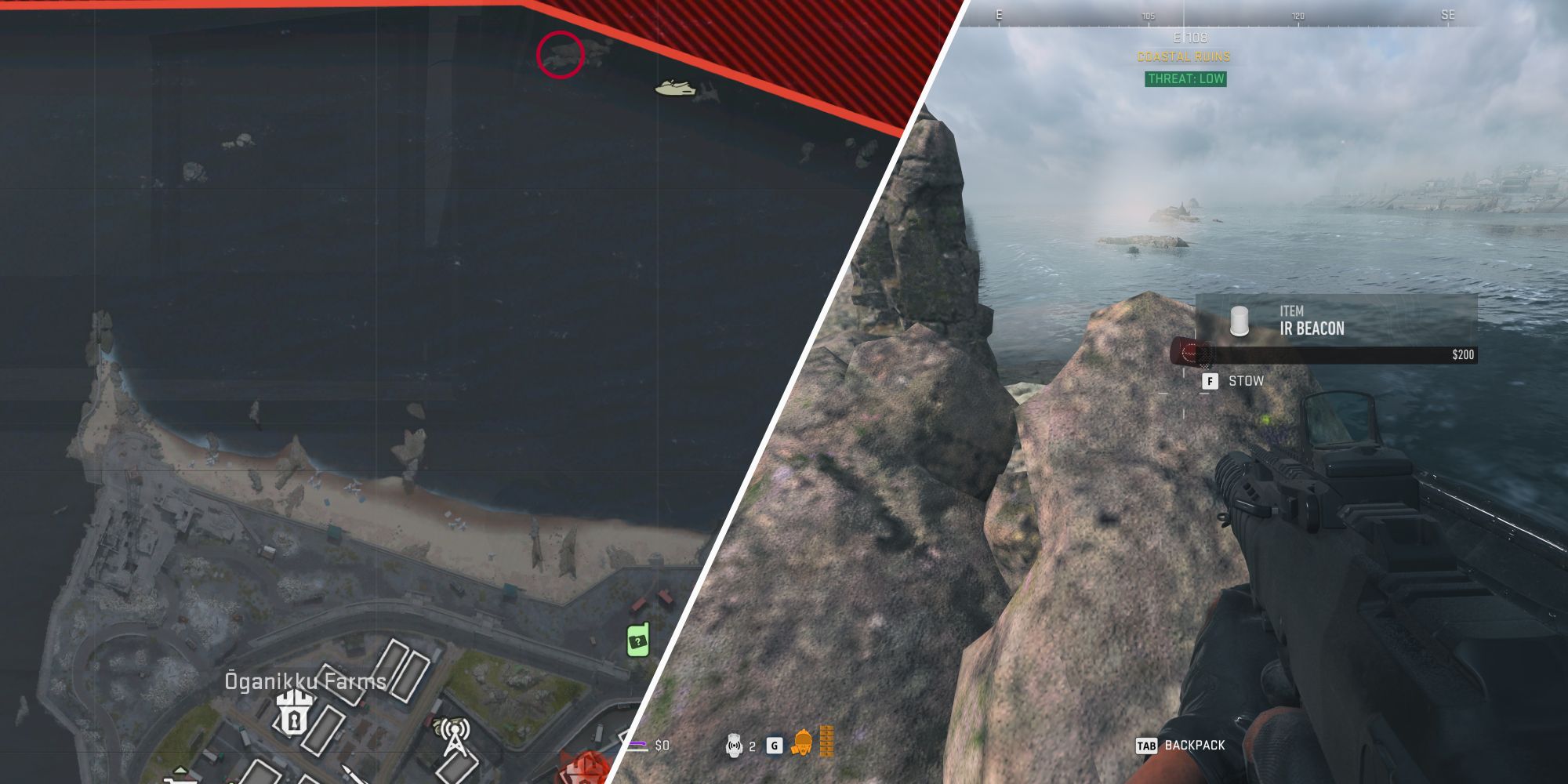Toggle the red circled map marker

click(x=561, y=55)
